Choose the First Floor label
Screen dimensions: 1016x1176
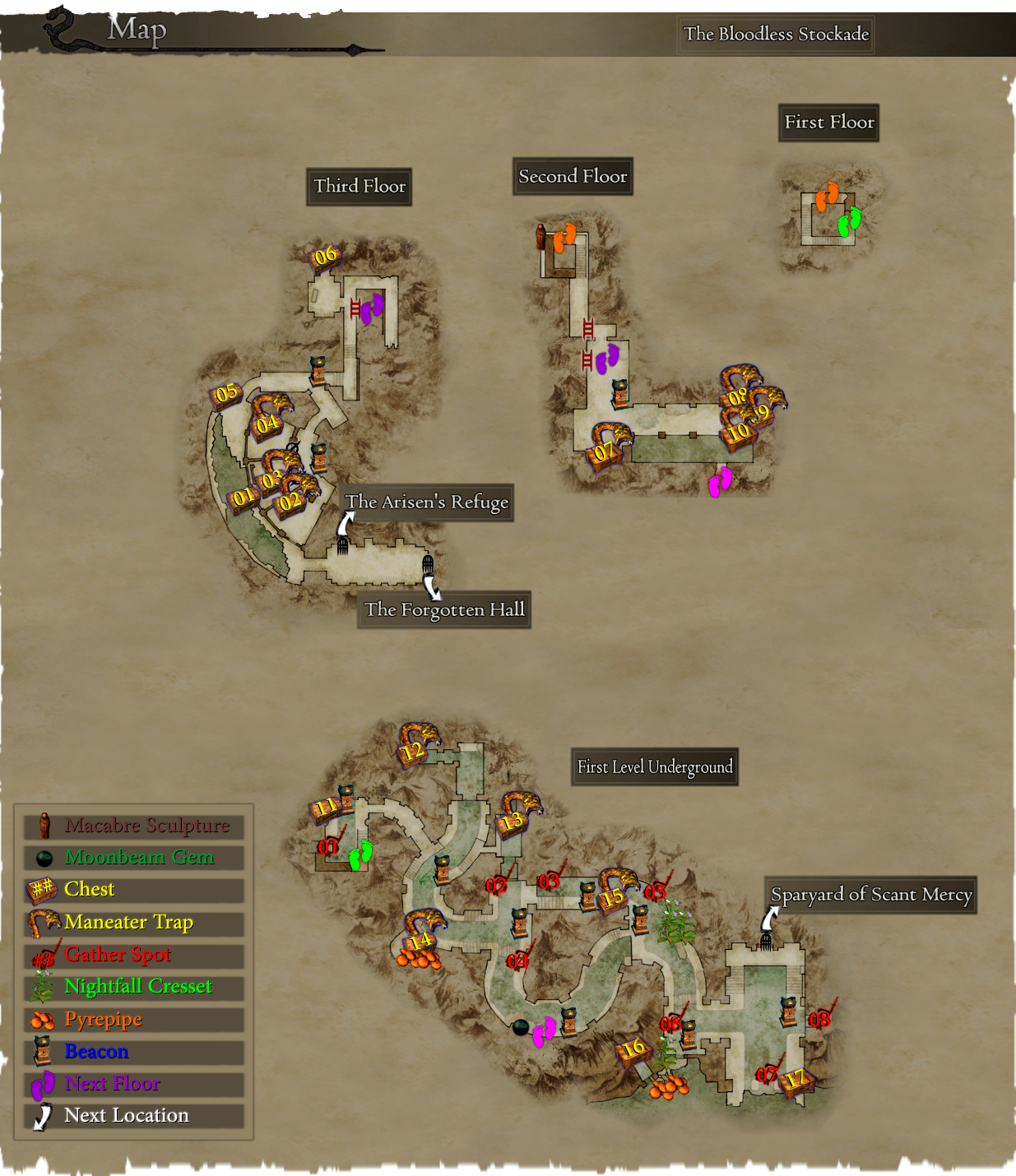click(829, 123)
